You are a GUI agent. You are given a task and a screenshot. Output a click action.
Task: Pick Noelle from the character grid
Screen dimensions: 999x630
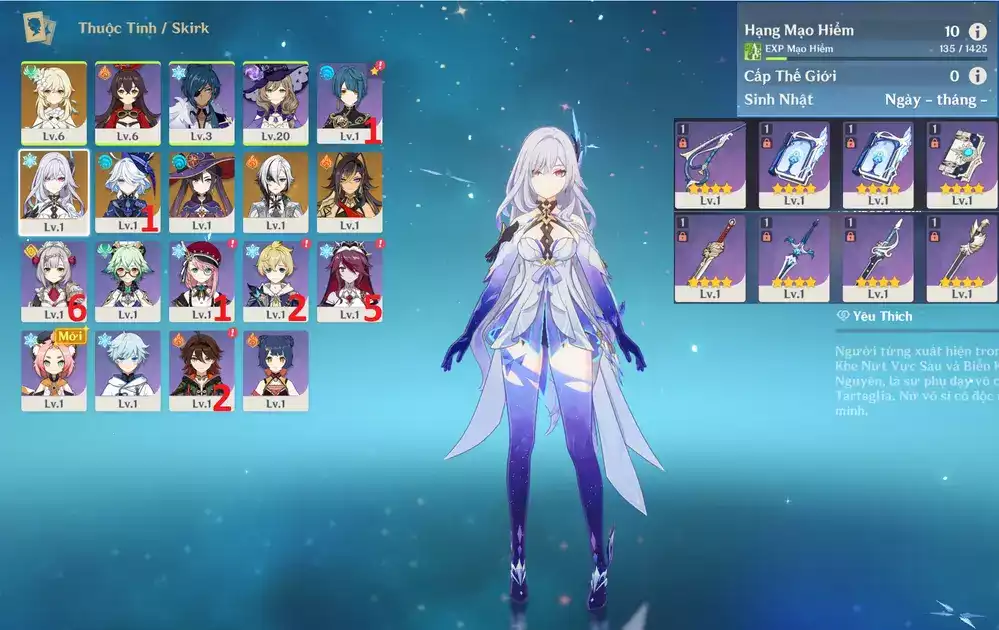(x=53, y=281)
